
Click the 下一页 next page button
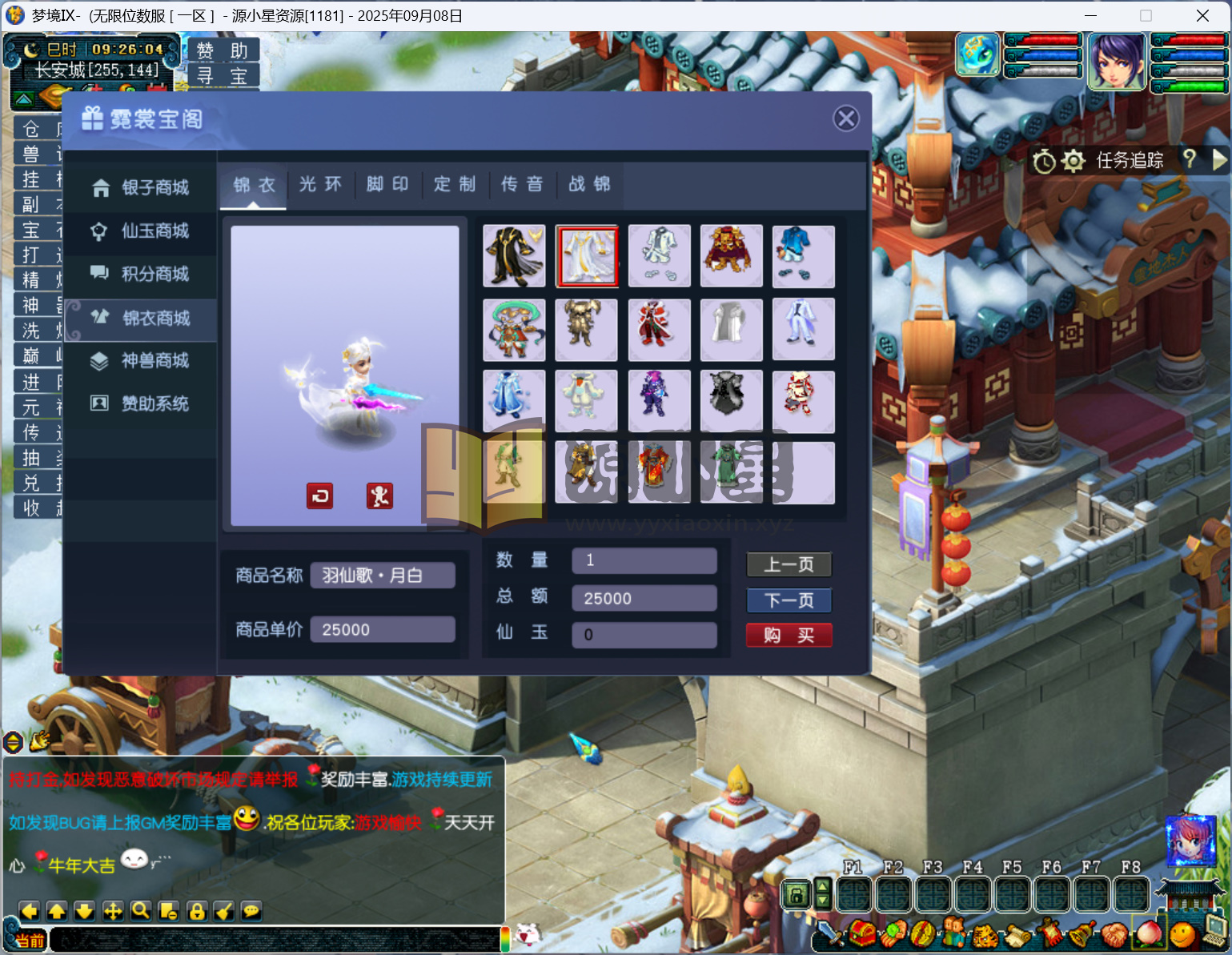click(x=789, y=600)
